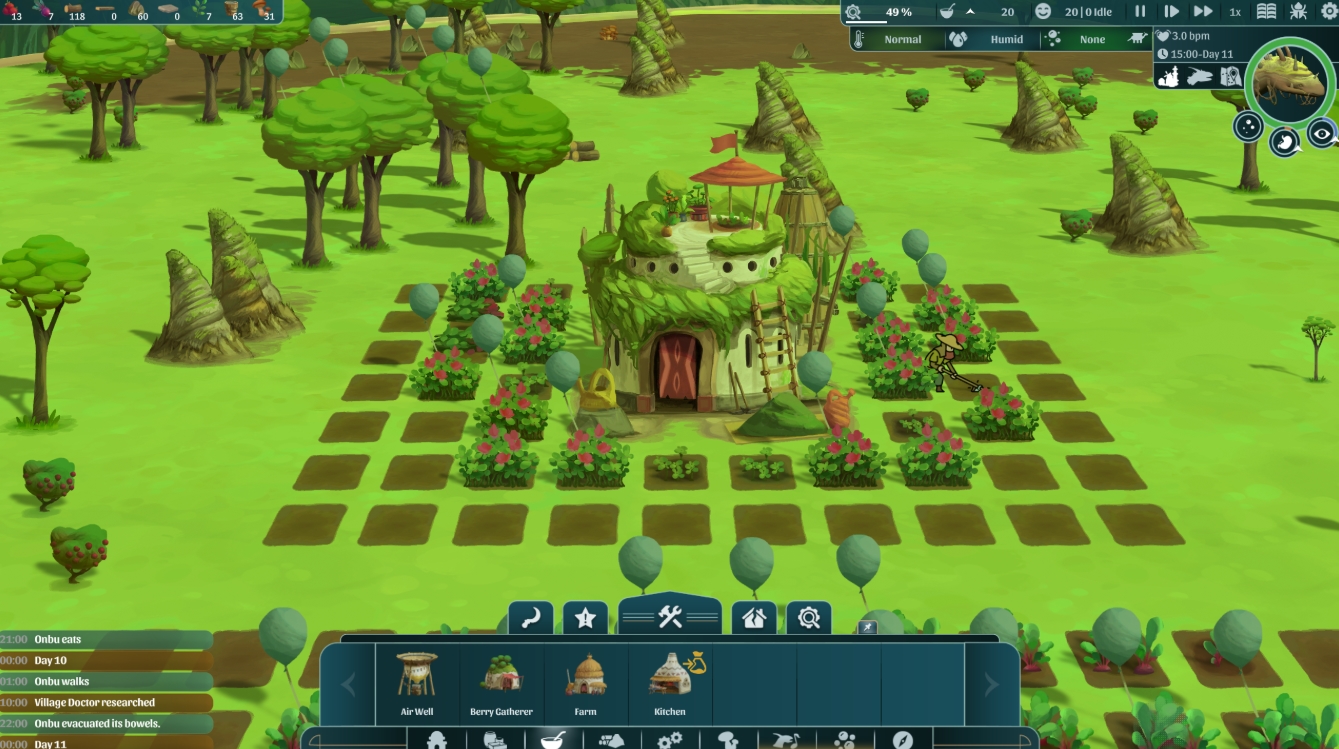Open the encyclopedia book icon
1339x749 pixels.
(1268, 11)
